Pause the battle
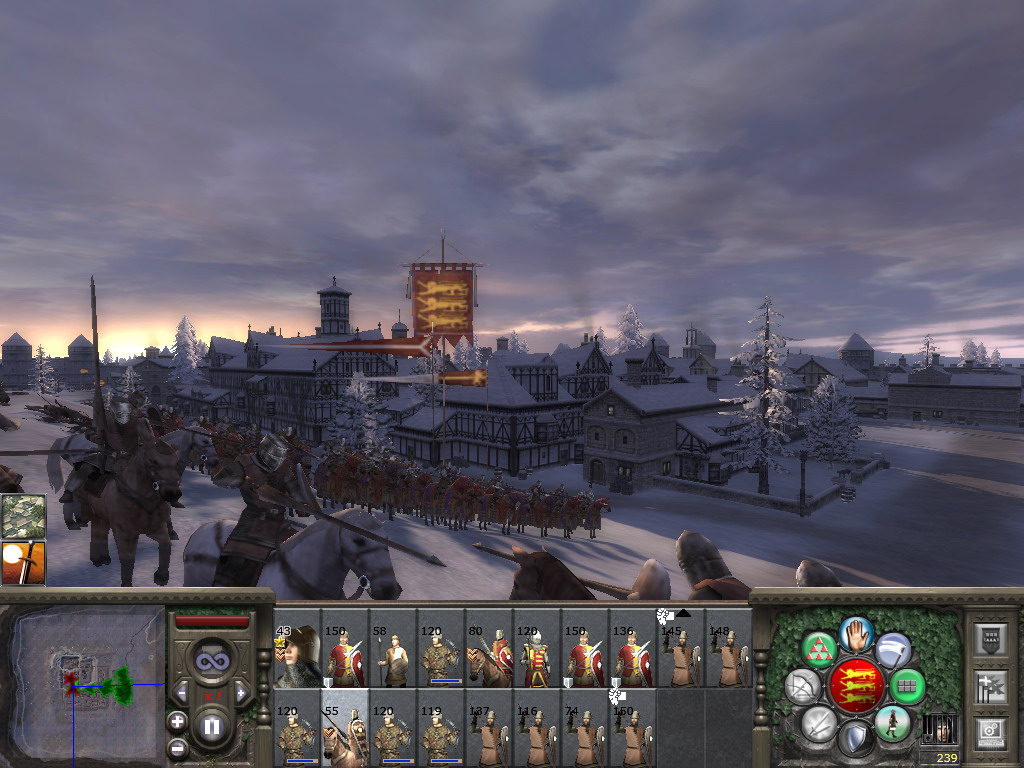 click(211, 726)
